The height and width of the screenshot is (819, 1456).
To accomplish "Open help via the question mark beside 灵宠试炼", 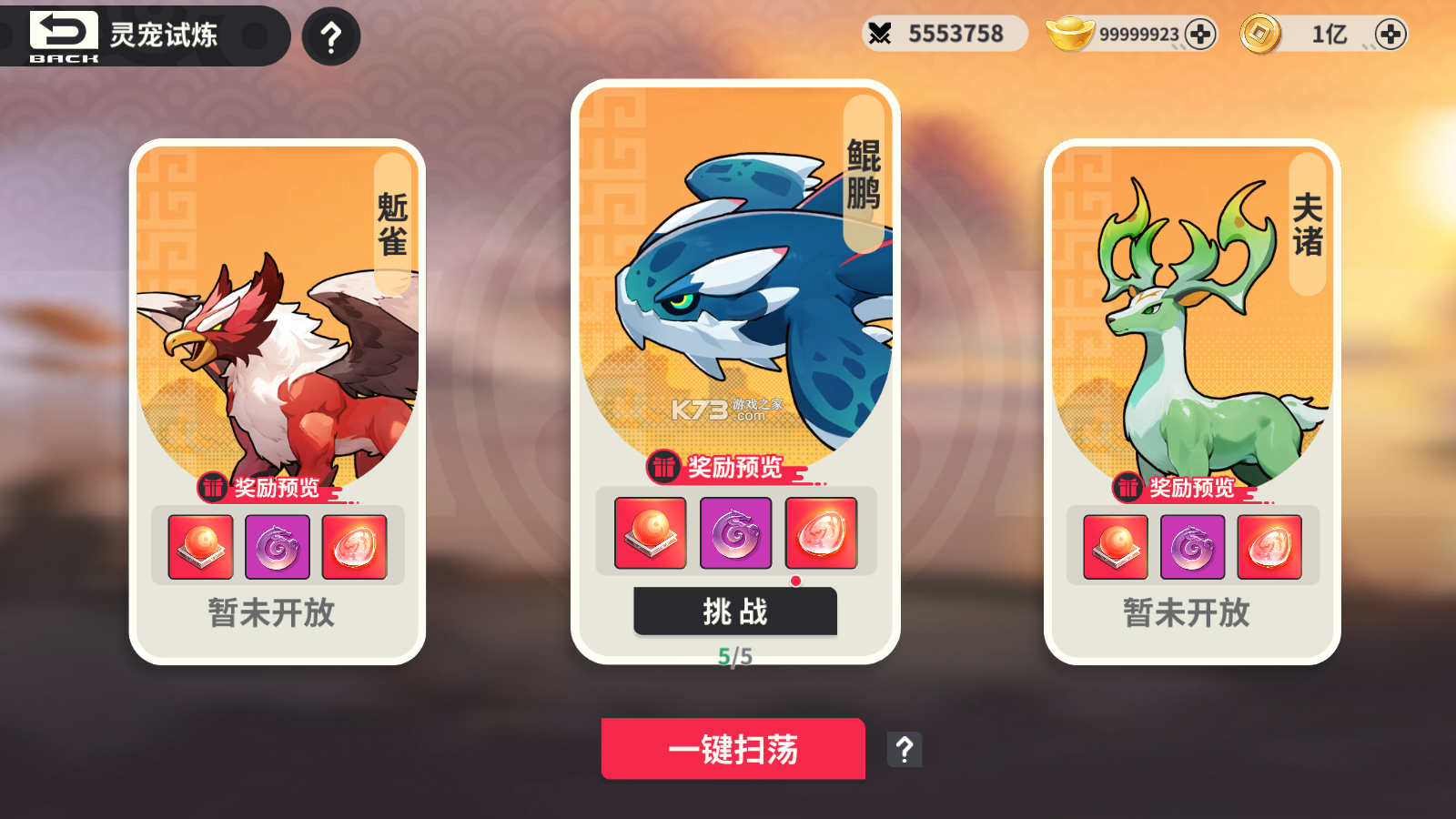I will coord(329,35).
